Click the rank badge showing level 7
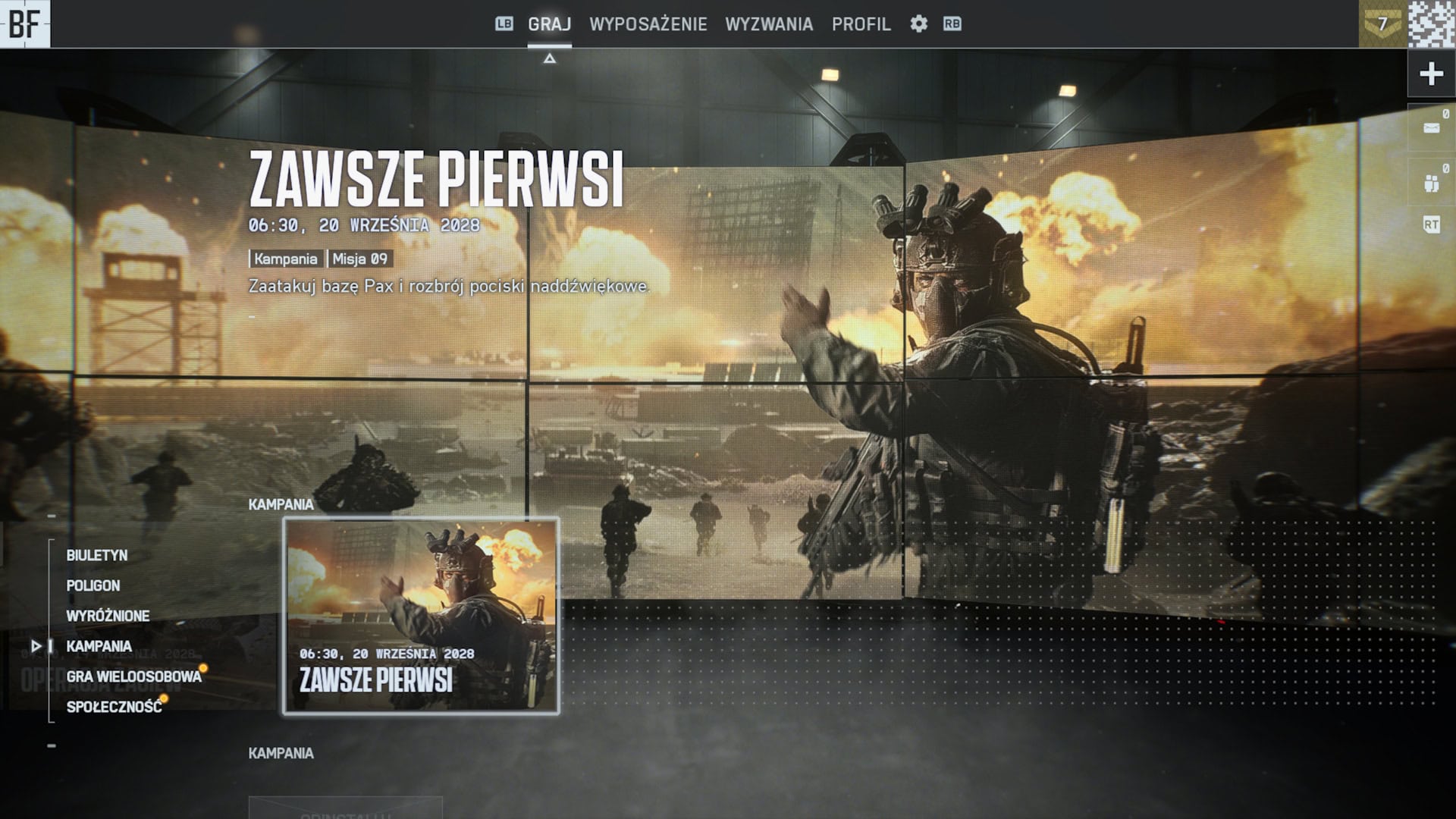This screenshot has width=1456, height=819. point(1385,23)
